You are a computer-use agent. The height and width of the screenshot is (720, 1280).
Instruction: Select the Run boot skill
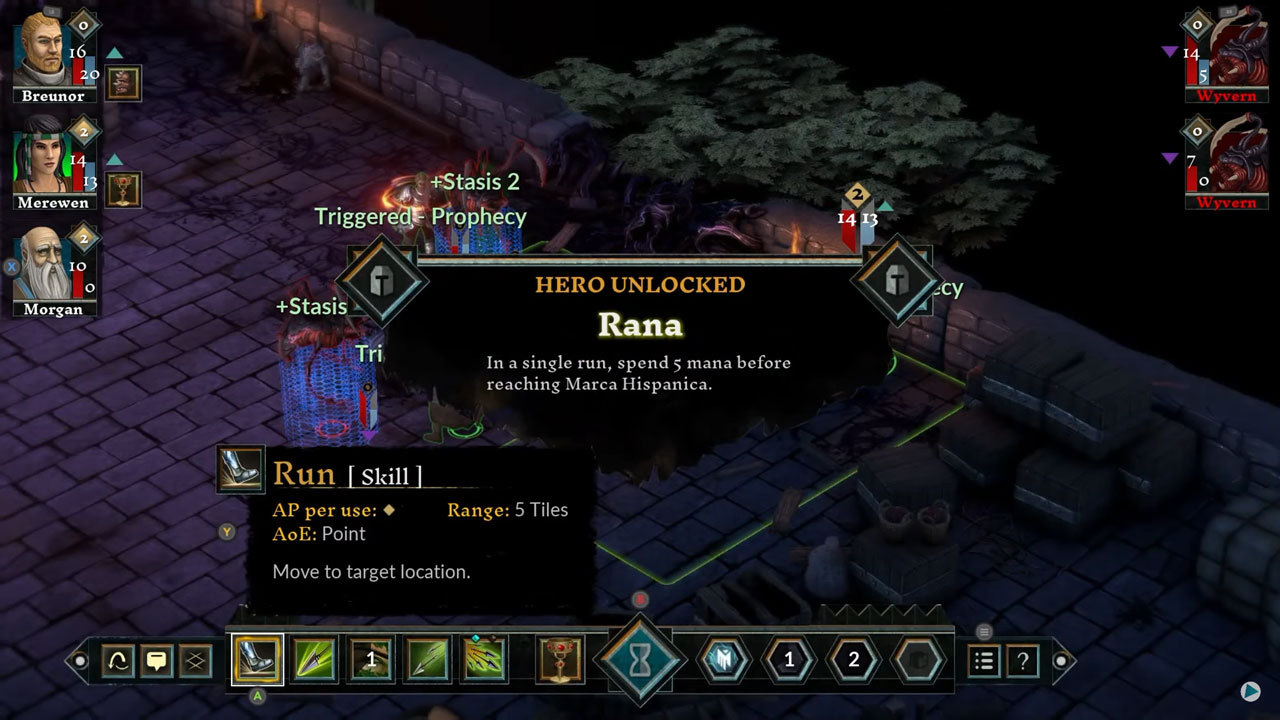[257, 660]
